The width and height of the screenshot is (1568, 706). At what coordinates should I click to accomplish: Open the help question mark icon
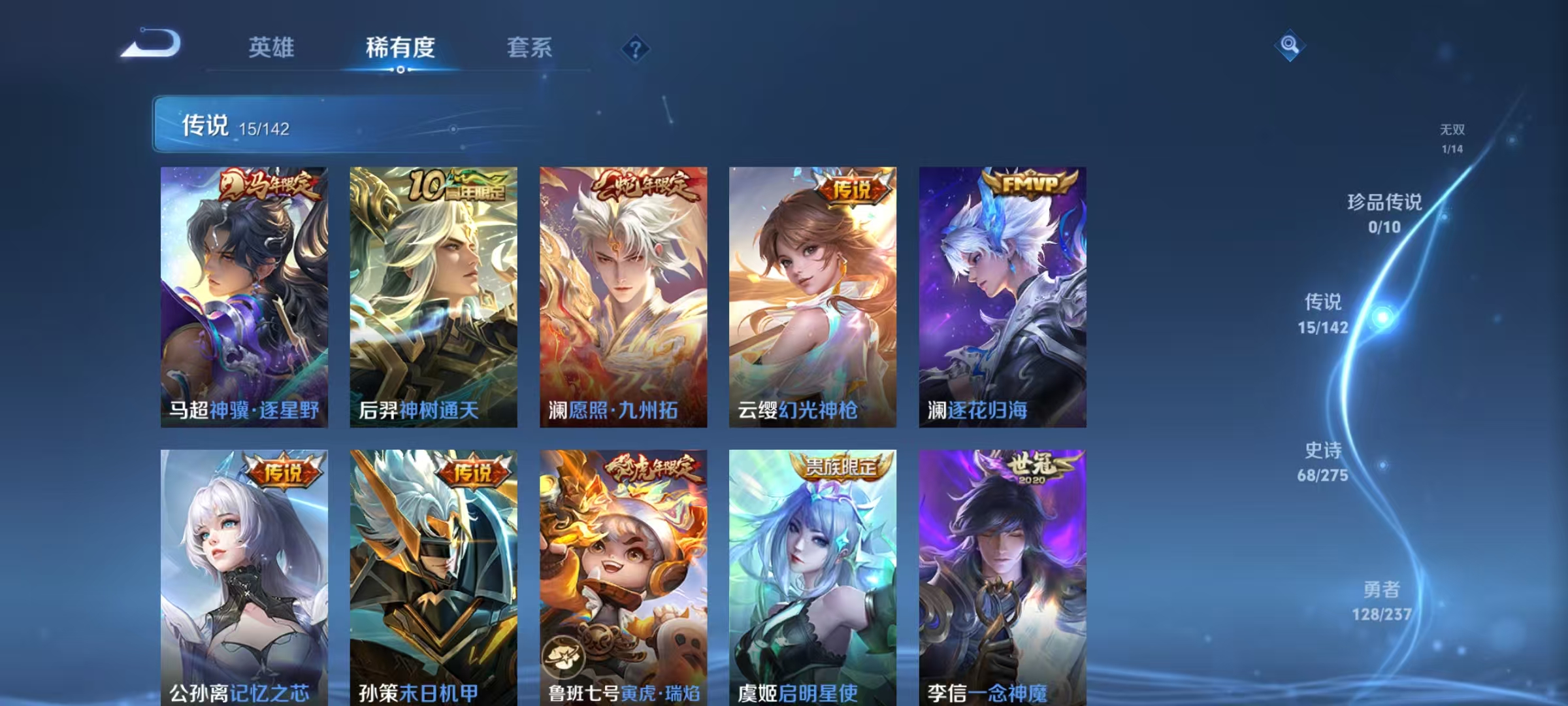coord(637,48)
